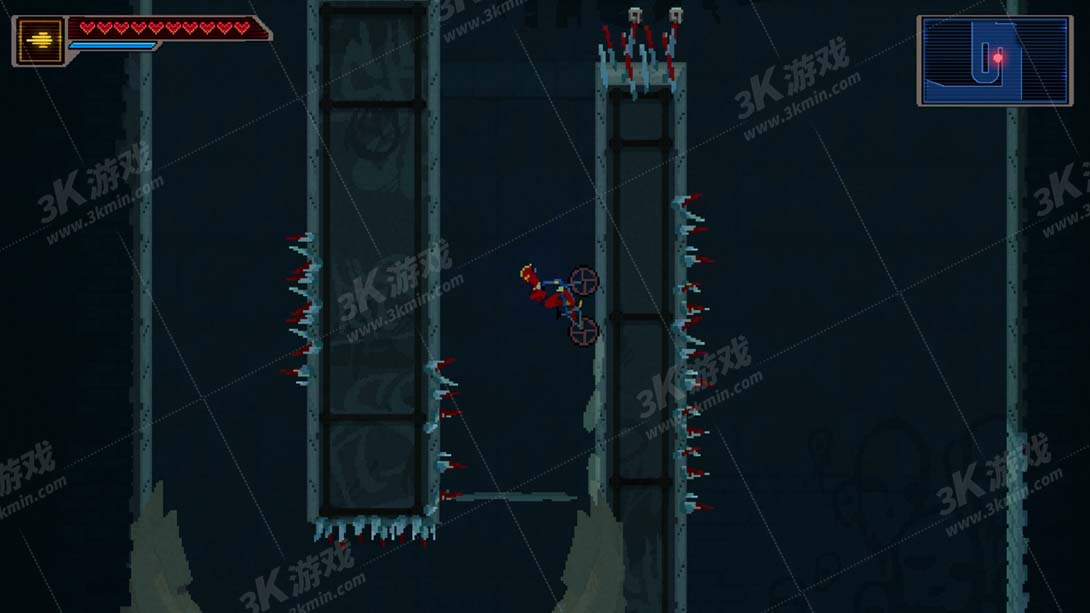Screen dimensions: 1090x613
Task: Select the golden weapon icon slot
Action: click(40, 41)
